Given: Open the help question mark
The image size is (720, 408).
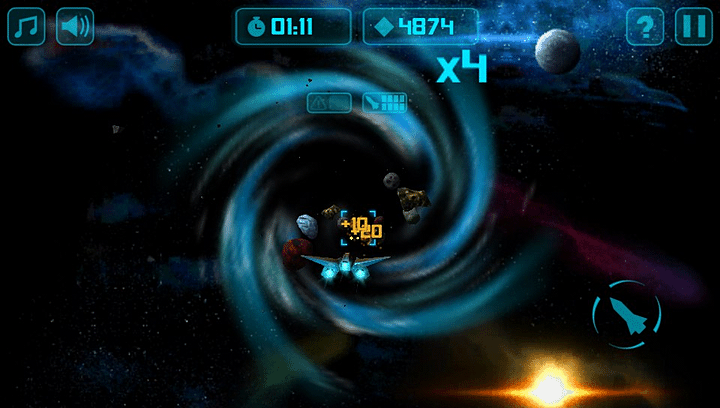Looking at the screenshot, I should click(645, 27).
